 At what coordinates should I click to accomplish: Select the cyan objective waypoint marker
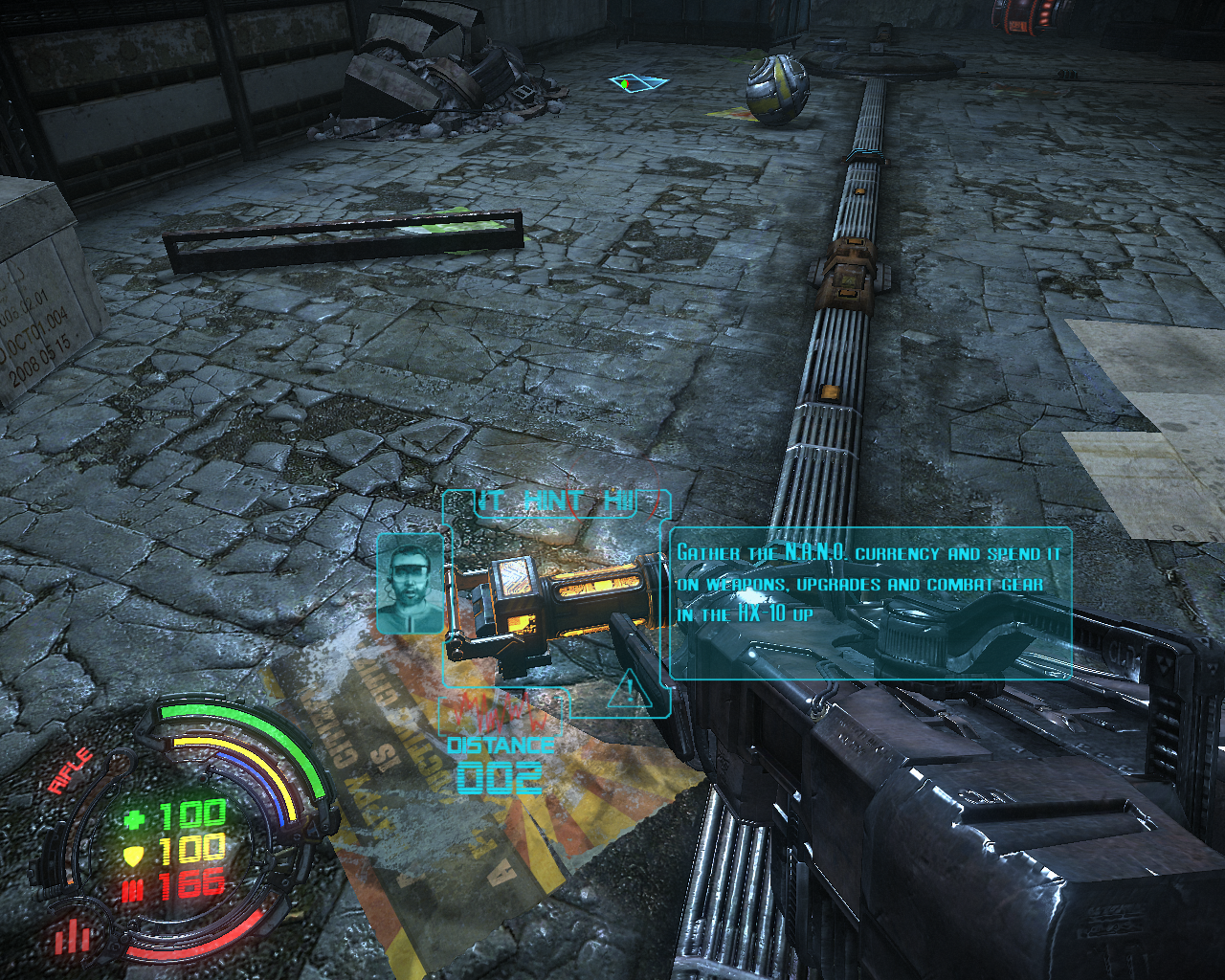click(x=636, y=83)
